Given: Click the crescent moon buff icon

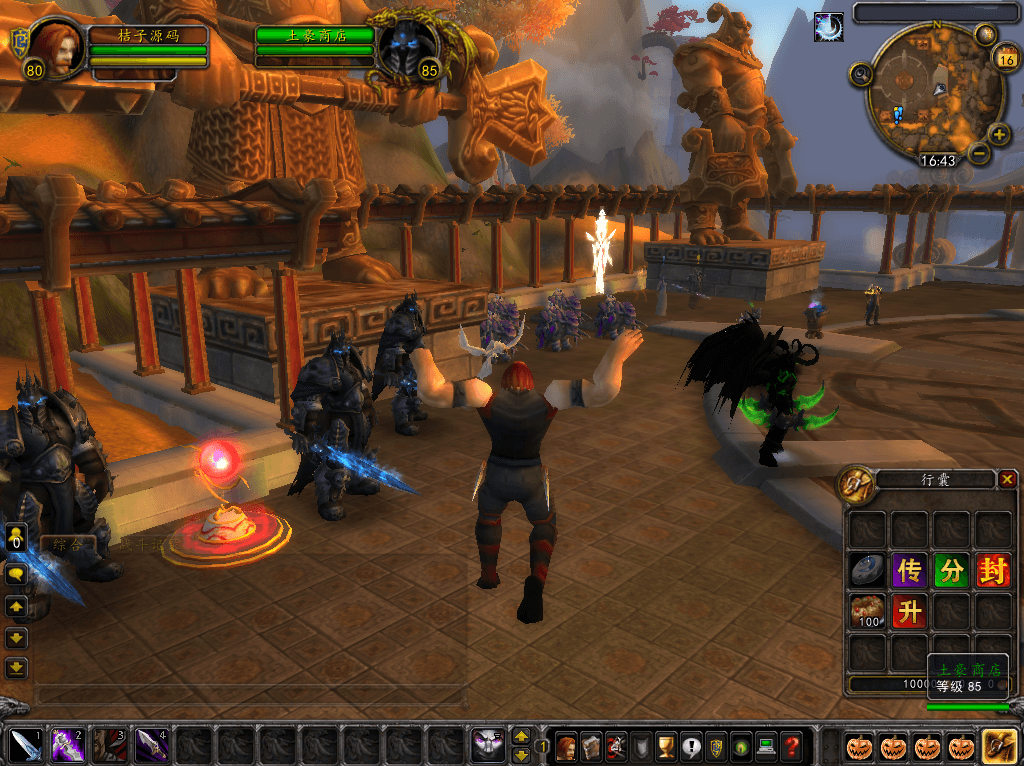Looking at the screenshot, I should (x=829, y=27).
